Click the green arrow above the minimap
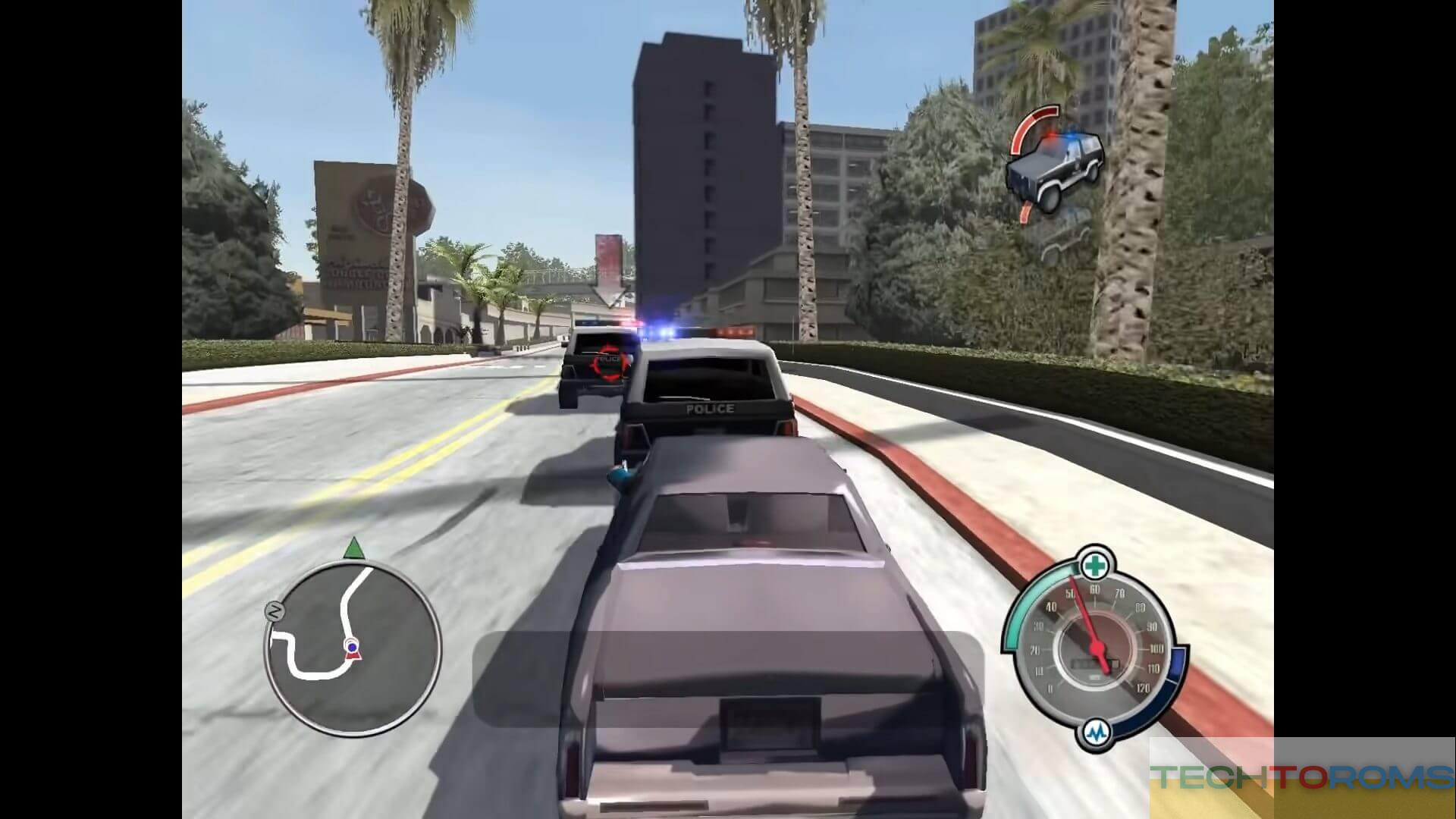 [353, 548]
